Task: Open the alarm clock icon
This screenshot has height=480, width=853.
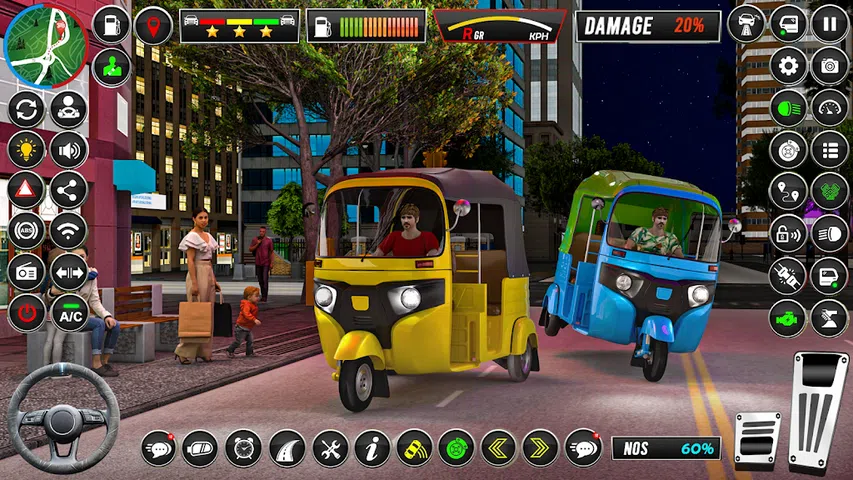Action: point(243,447)
